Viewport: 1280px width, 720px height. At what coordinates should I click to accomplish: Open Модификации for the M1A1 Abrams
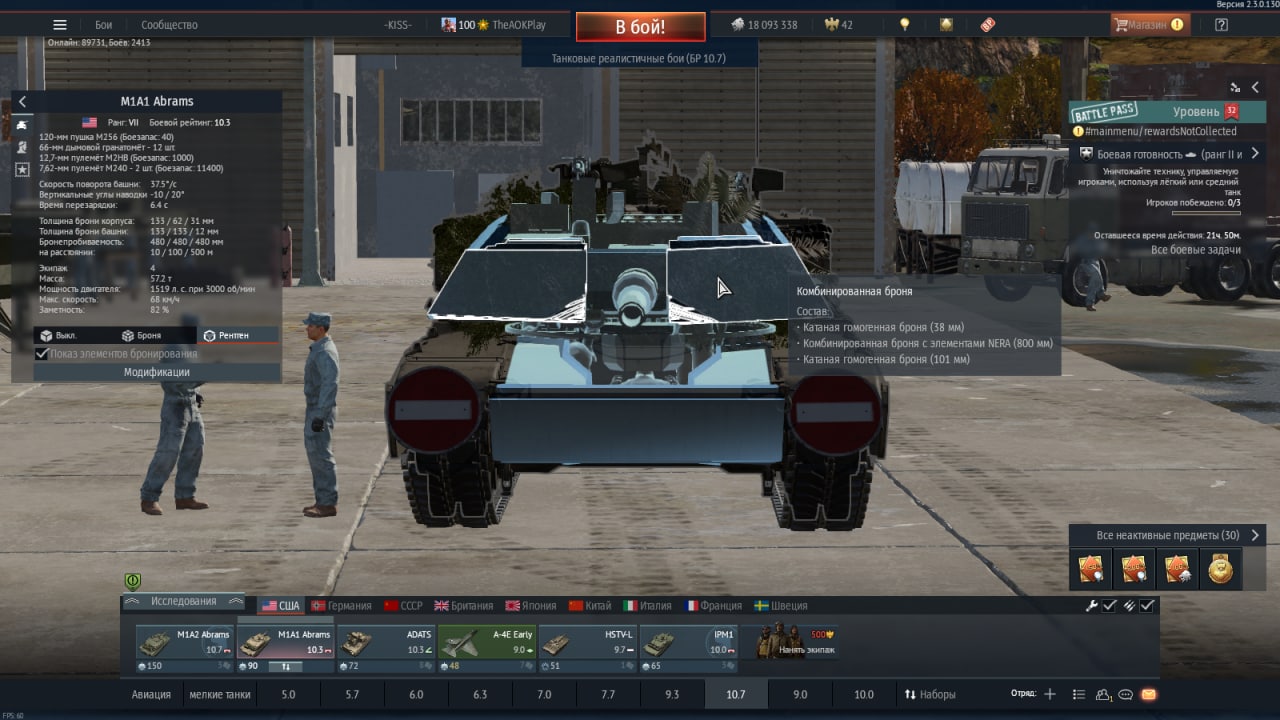156,372
